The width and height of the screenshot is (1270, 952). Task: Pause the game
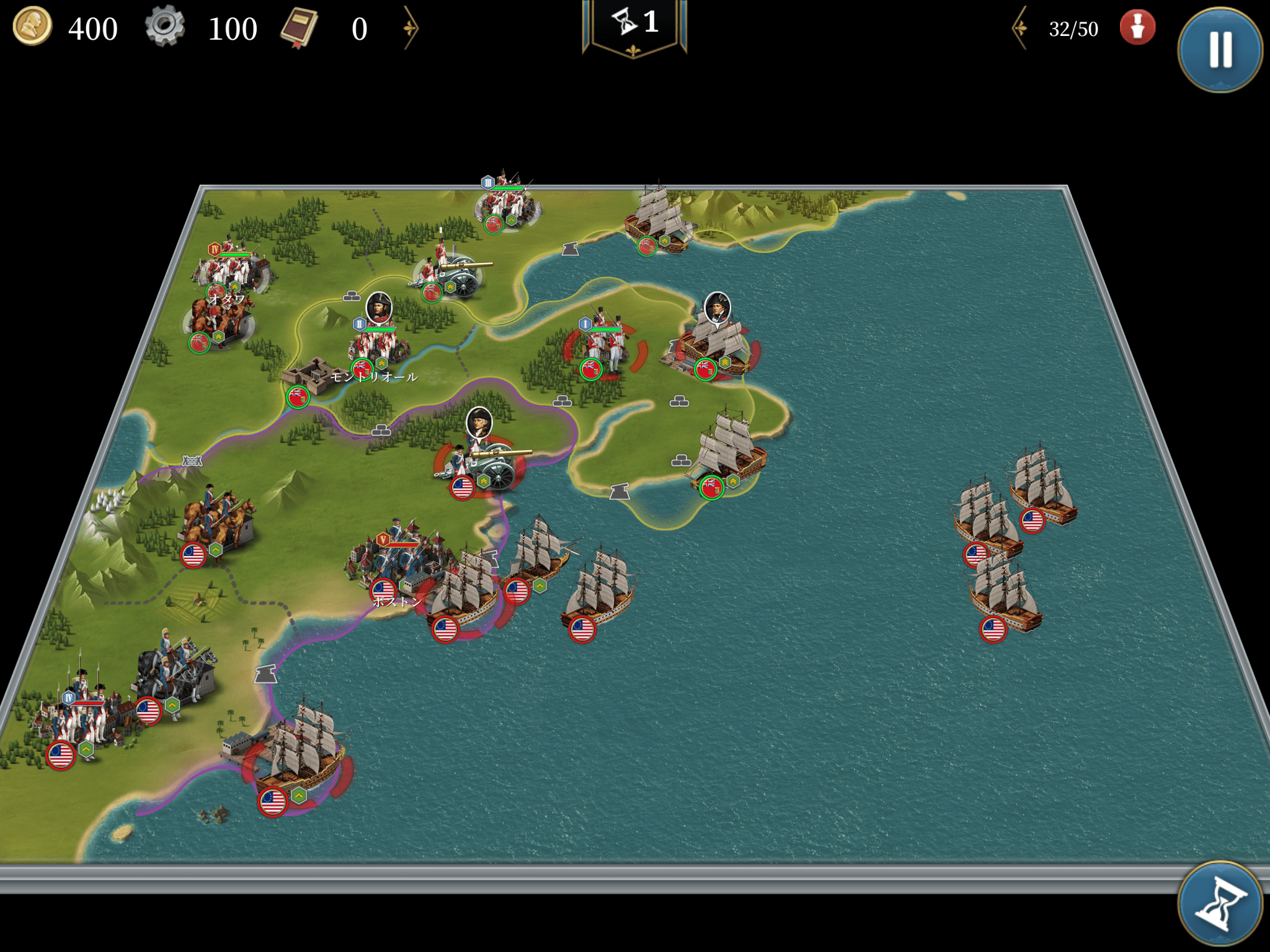1219,50
